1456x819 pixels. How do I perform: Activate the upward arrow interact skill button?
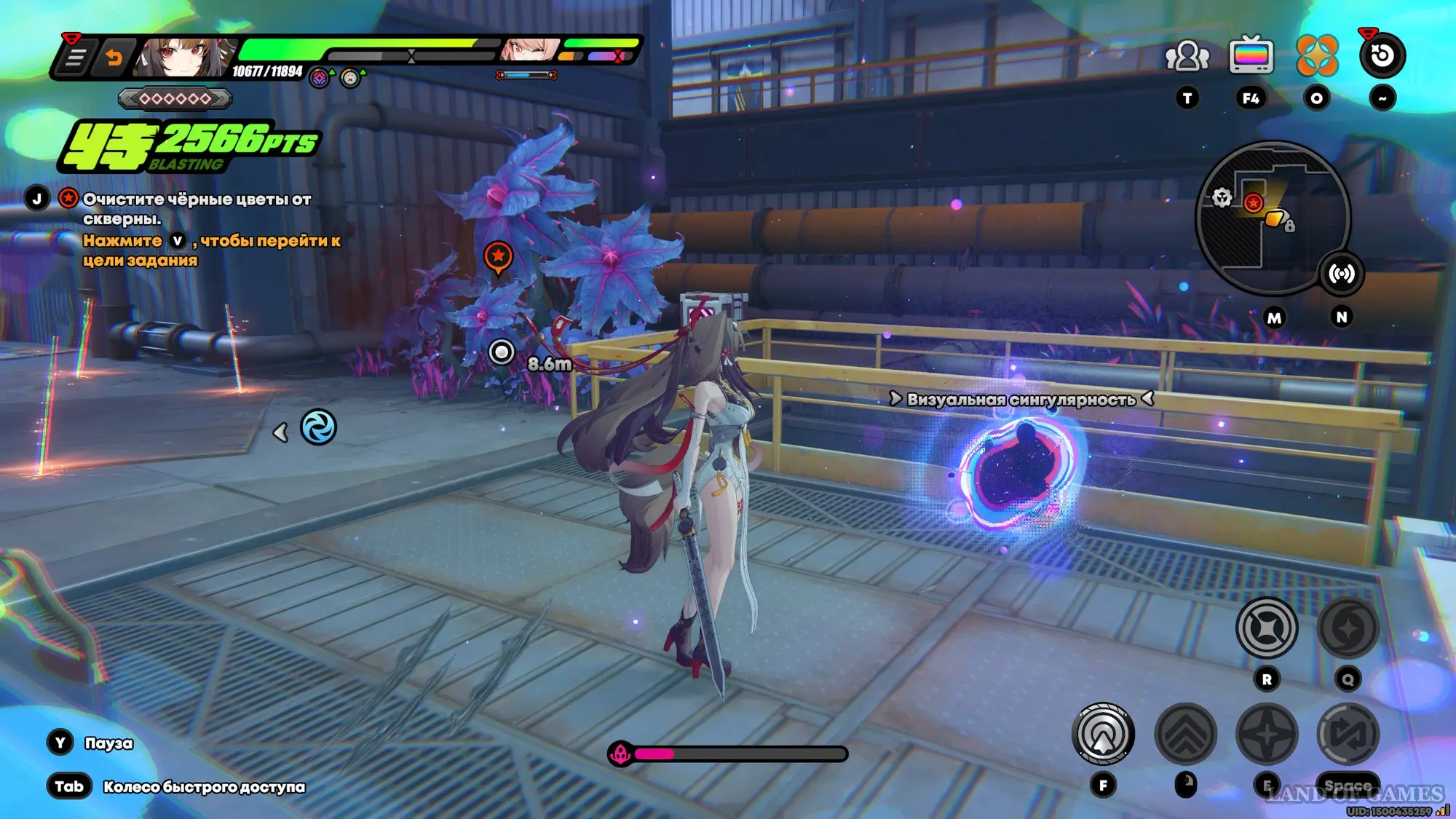(1103, 735)
